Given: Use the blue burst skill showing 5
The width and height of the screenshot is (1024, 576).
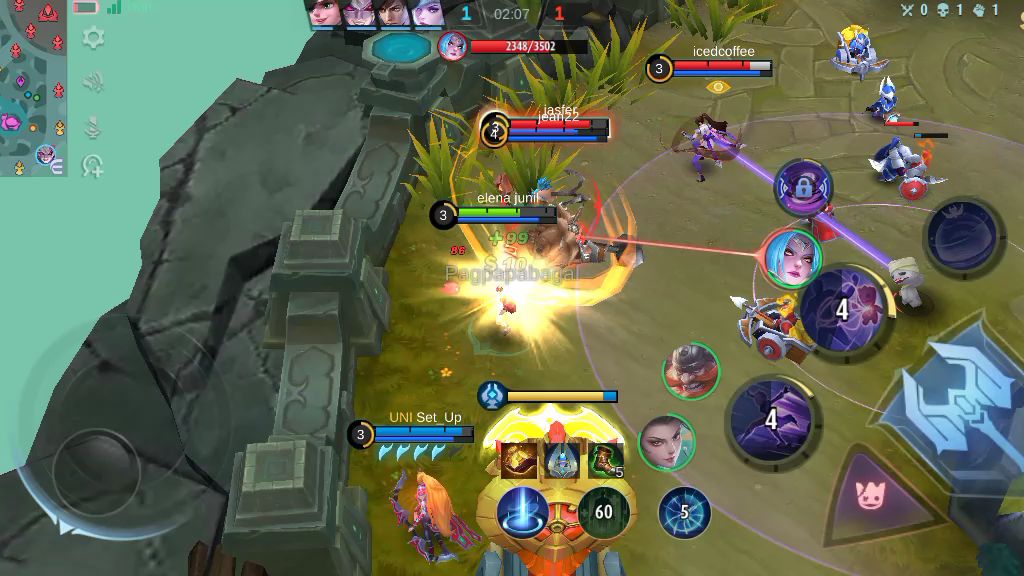Looking at the screenshot, I should (684, 512).
